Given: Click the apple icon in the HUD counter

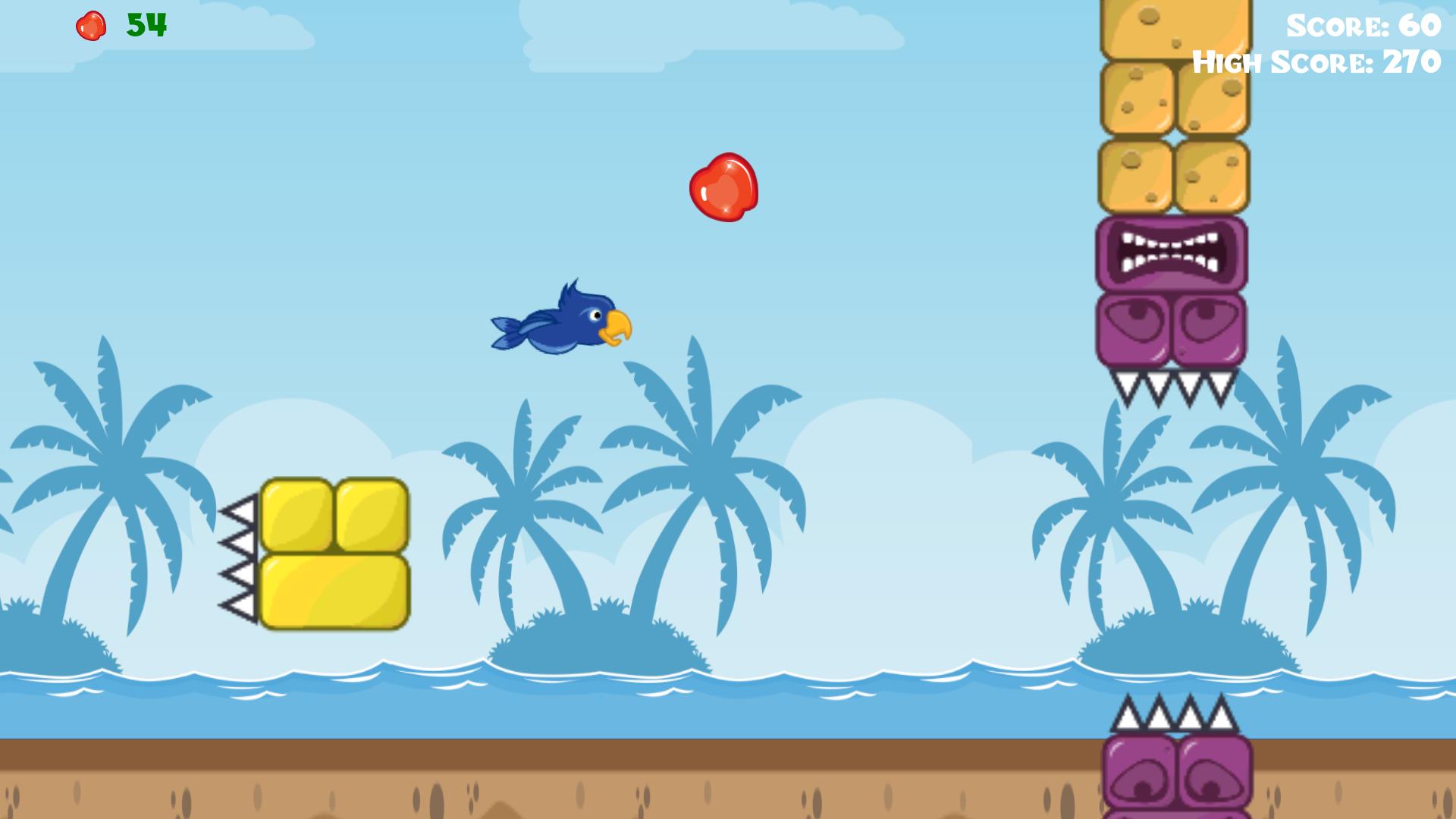Looking at the screenshot, I should (90, 25).
